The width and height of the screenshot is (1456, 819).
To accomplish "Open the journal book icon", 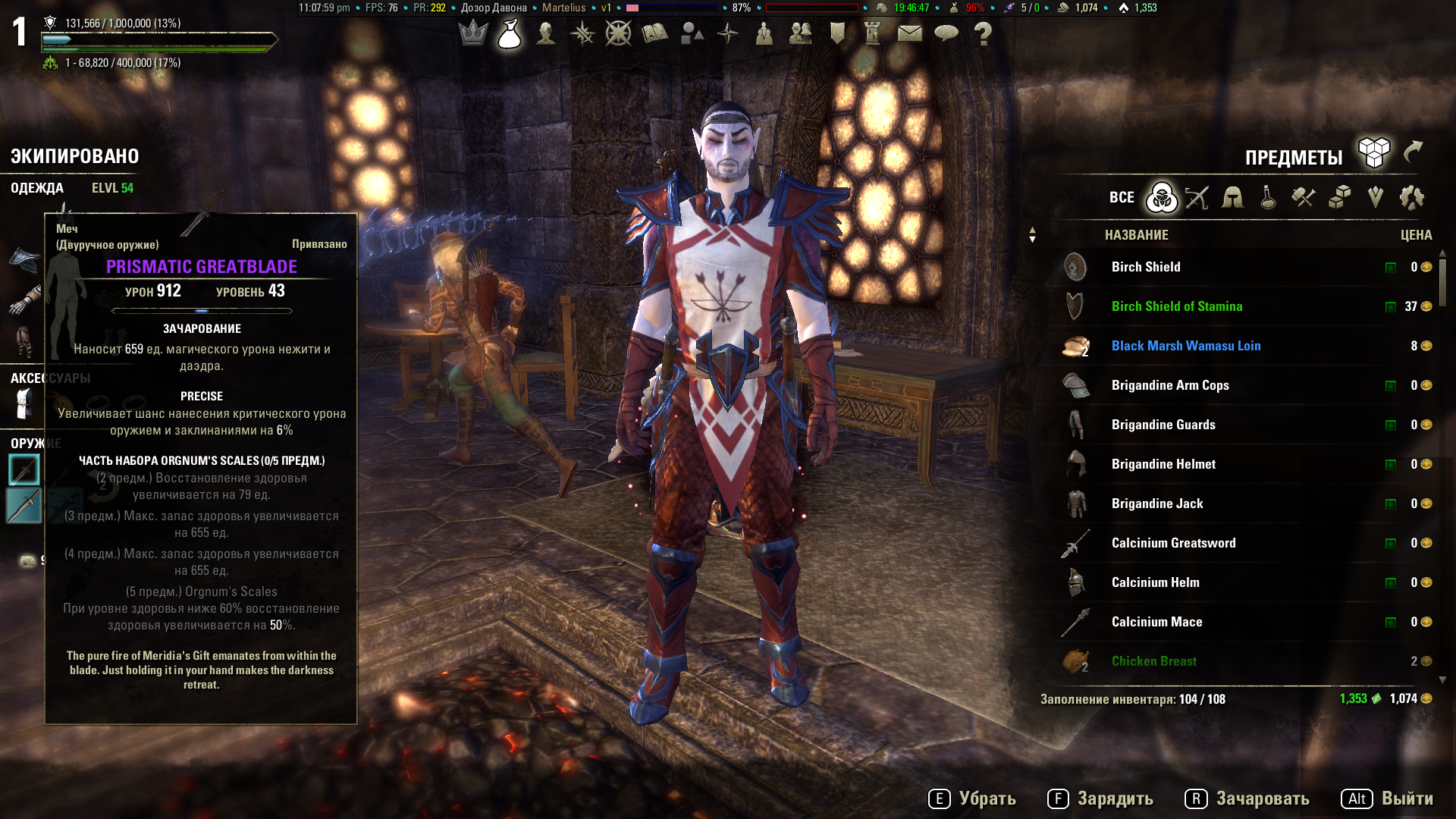I will pos(654,33).
